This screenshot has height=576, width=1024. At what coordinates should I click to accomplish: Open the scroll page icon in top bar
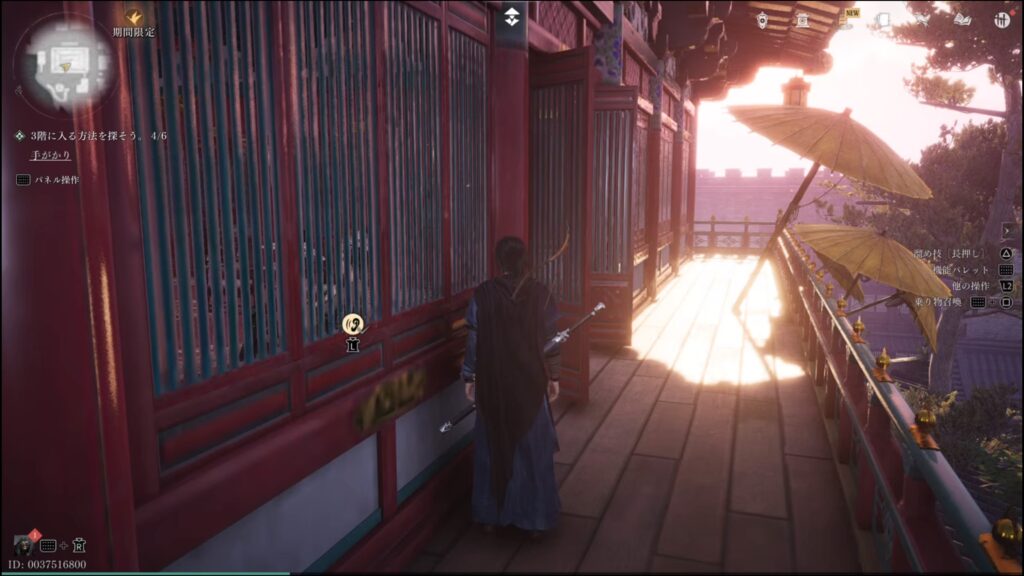click(x=883, y=19)
